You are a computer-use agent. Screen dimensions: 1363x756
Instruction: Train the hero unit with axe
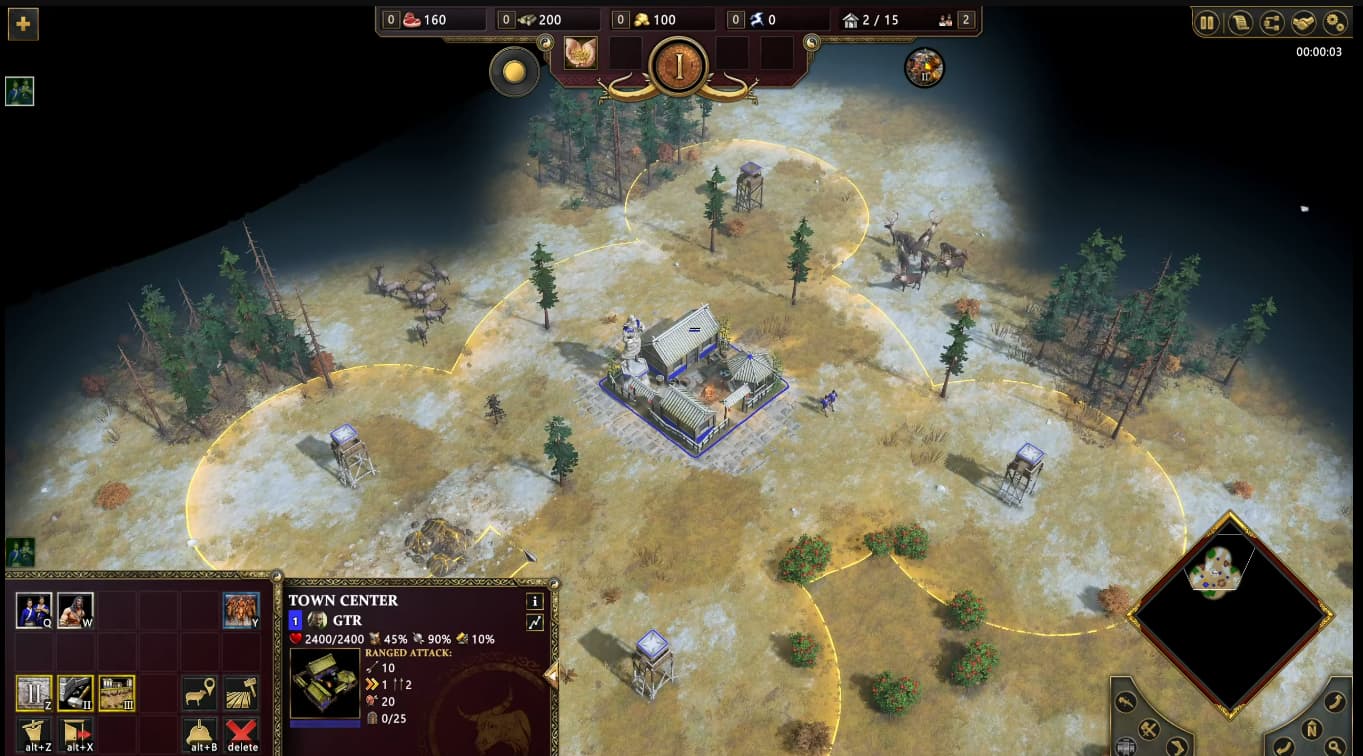click(75, 610)
